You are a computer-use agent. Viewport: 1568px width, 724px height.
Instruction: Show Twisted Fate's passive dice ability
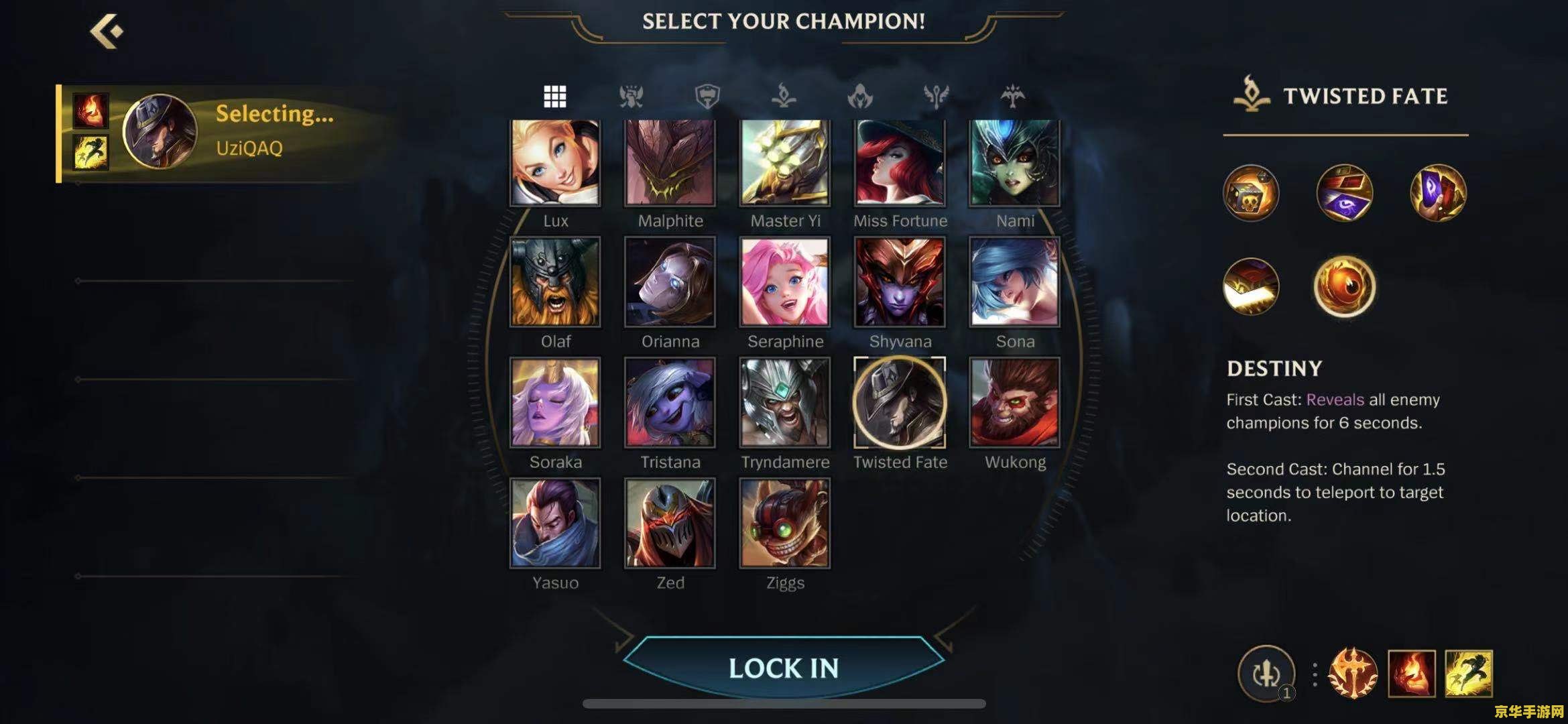click(1251, 193)
